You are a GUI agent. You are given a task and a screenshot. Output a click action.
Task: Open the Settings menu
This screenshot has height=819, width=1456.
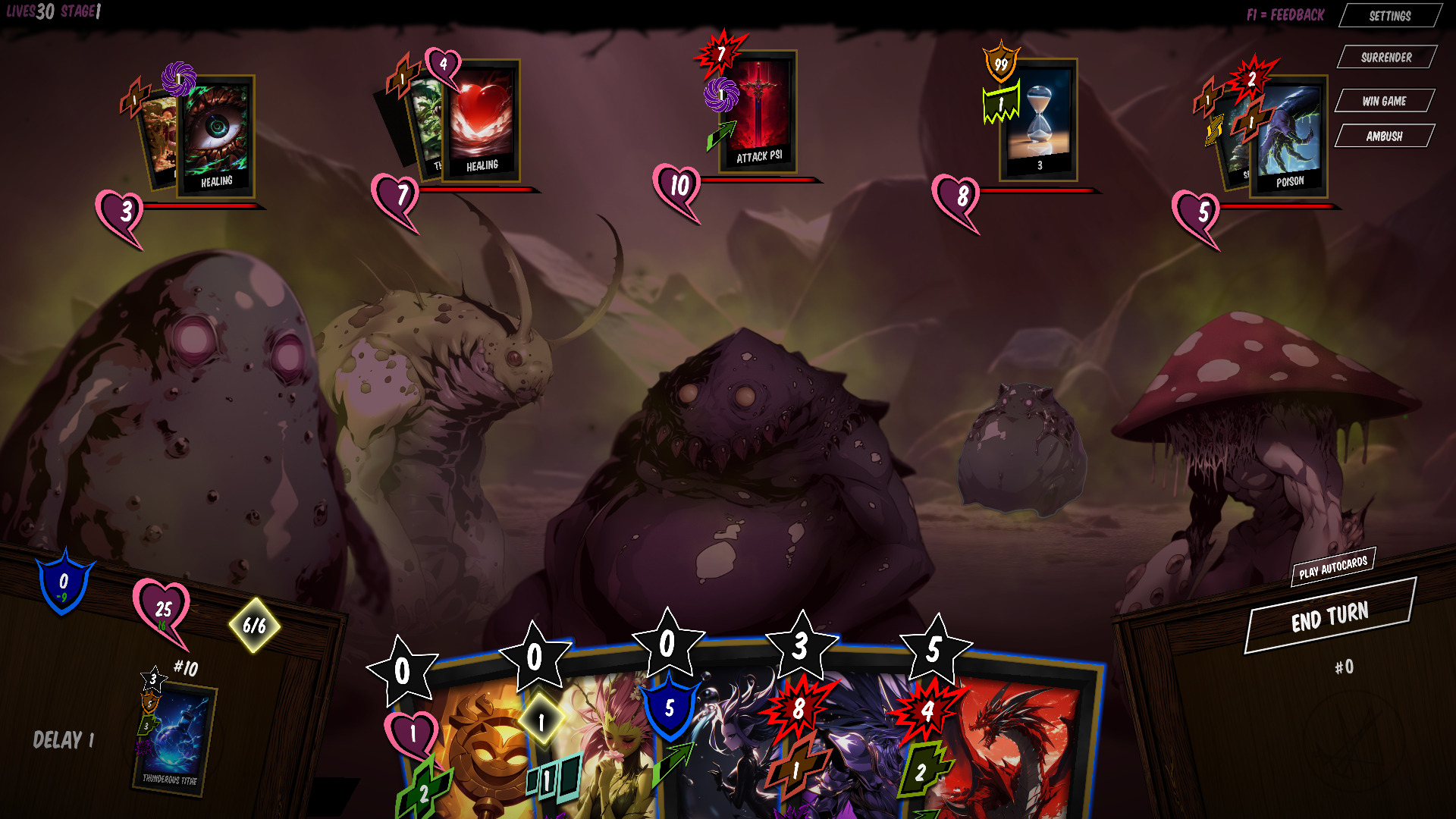coord(1390,16)
